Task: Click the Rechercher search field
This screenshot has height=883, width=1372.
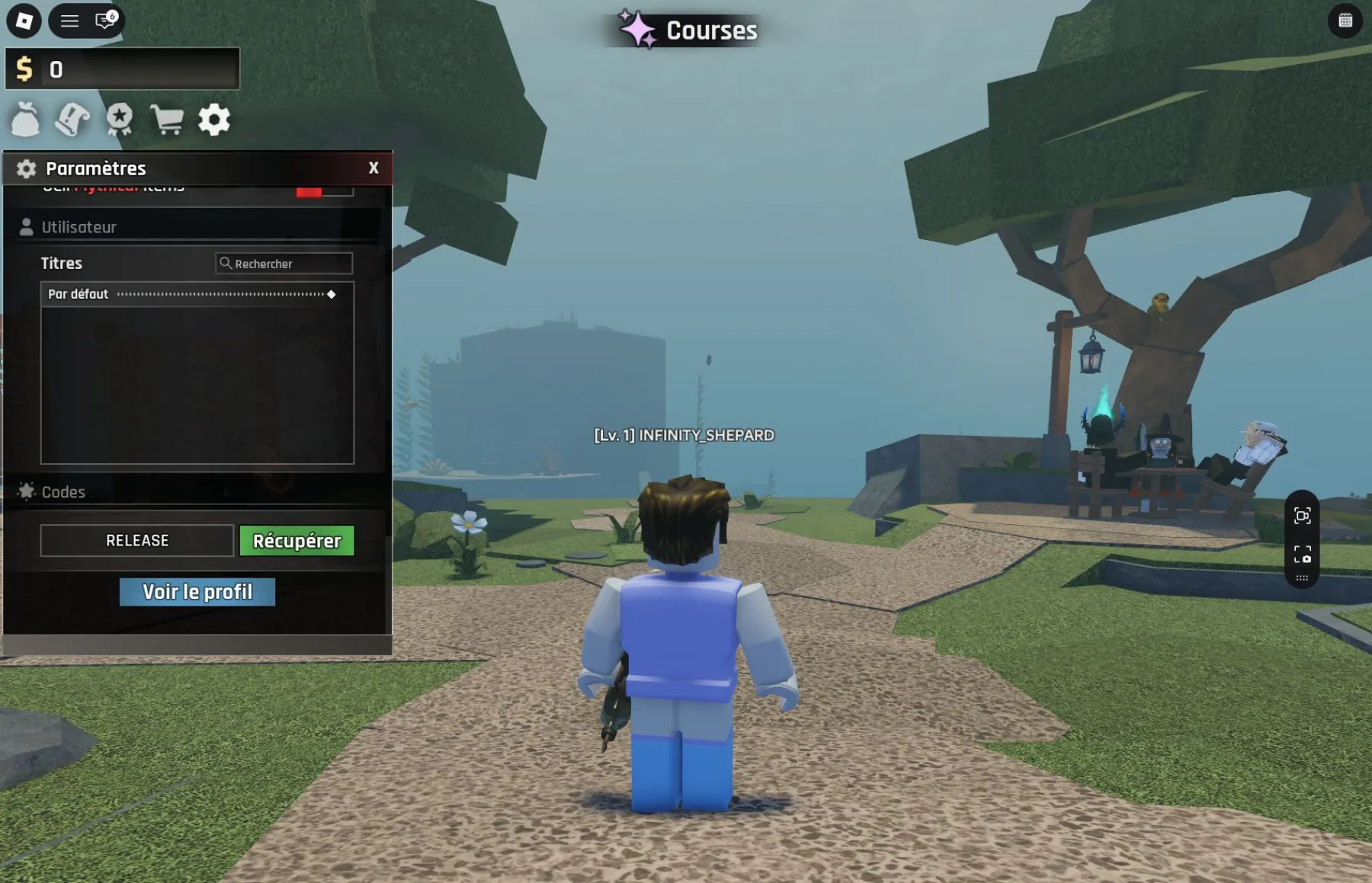Action: tap(284, 264)
